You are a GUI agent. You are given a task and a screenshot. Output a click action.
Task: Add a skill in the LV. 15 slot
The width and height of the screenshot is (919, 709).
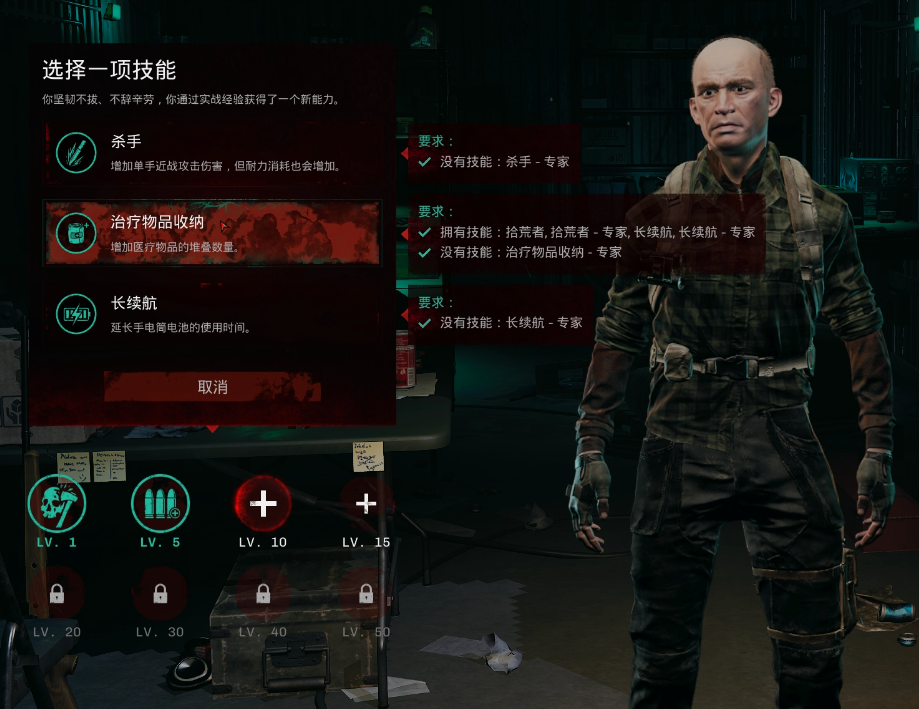coord(366,503)
